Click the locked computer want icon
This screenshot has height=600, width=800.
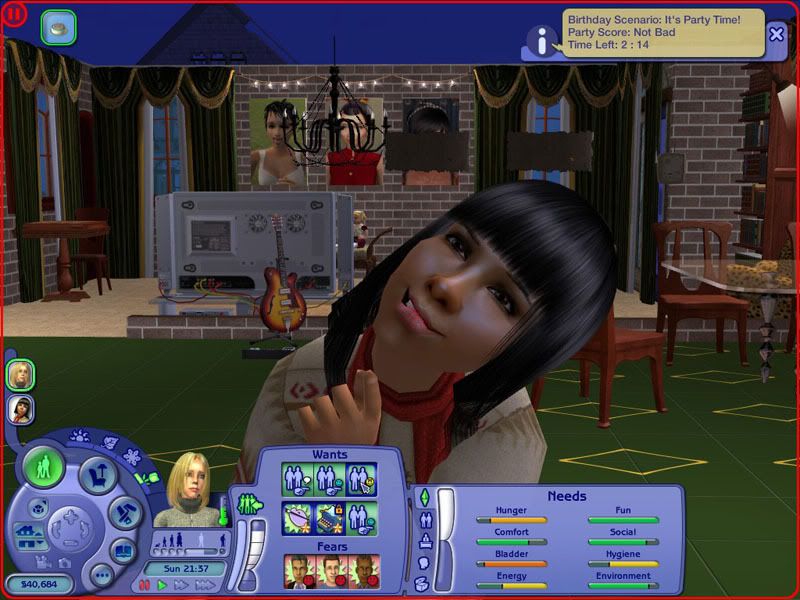coord(329,517)
